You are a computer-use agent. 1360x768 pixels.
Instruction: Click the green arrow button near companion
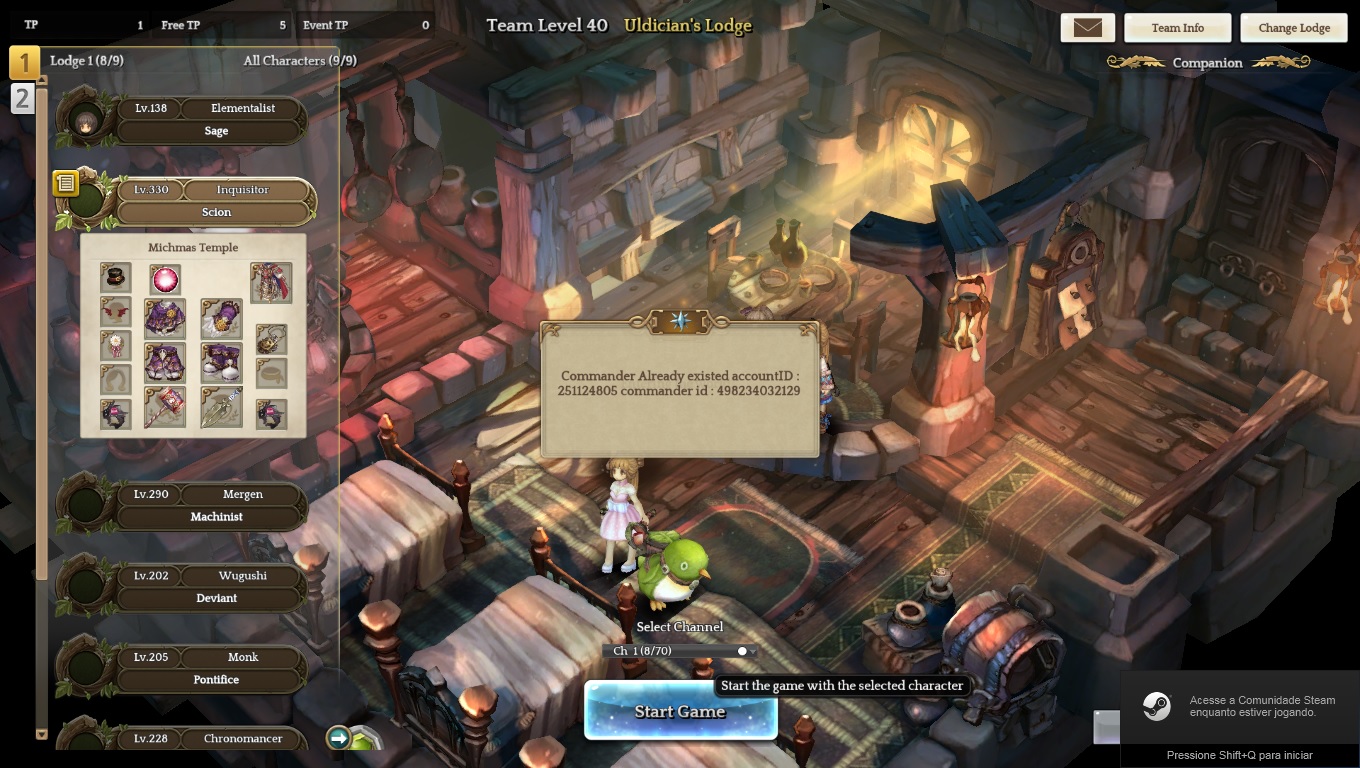pos(338,738)
